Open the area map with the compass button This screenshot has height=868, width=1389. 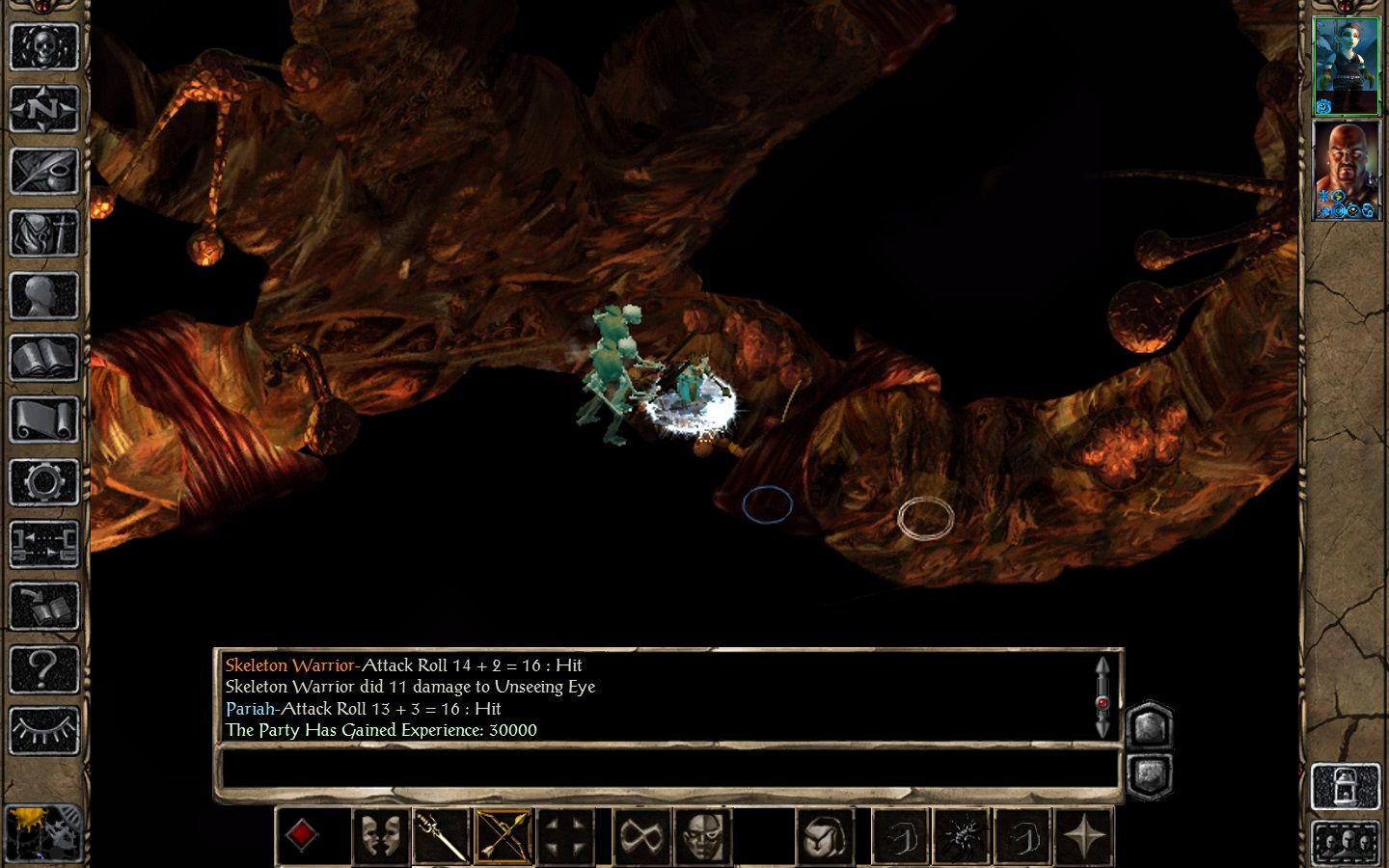pyautogui.click(x=43, y=109)
